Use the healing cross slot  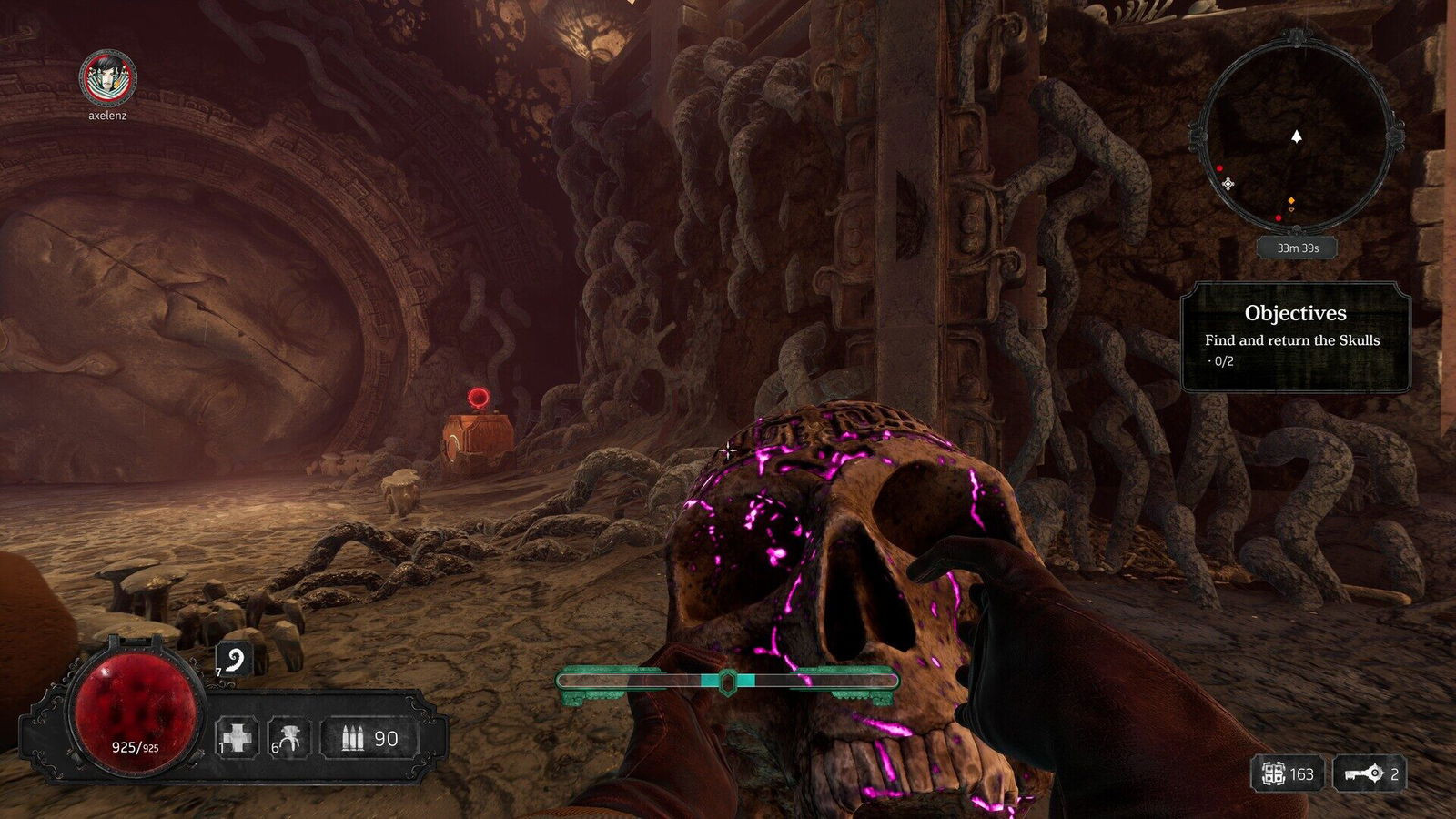tap(237, 738)
